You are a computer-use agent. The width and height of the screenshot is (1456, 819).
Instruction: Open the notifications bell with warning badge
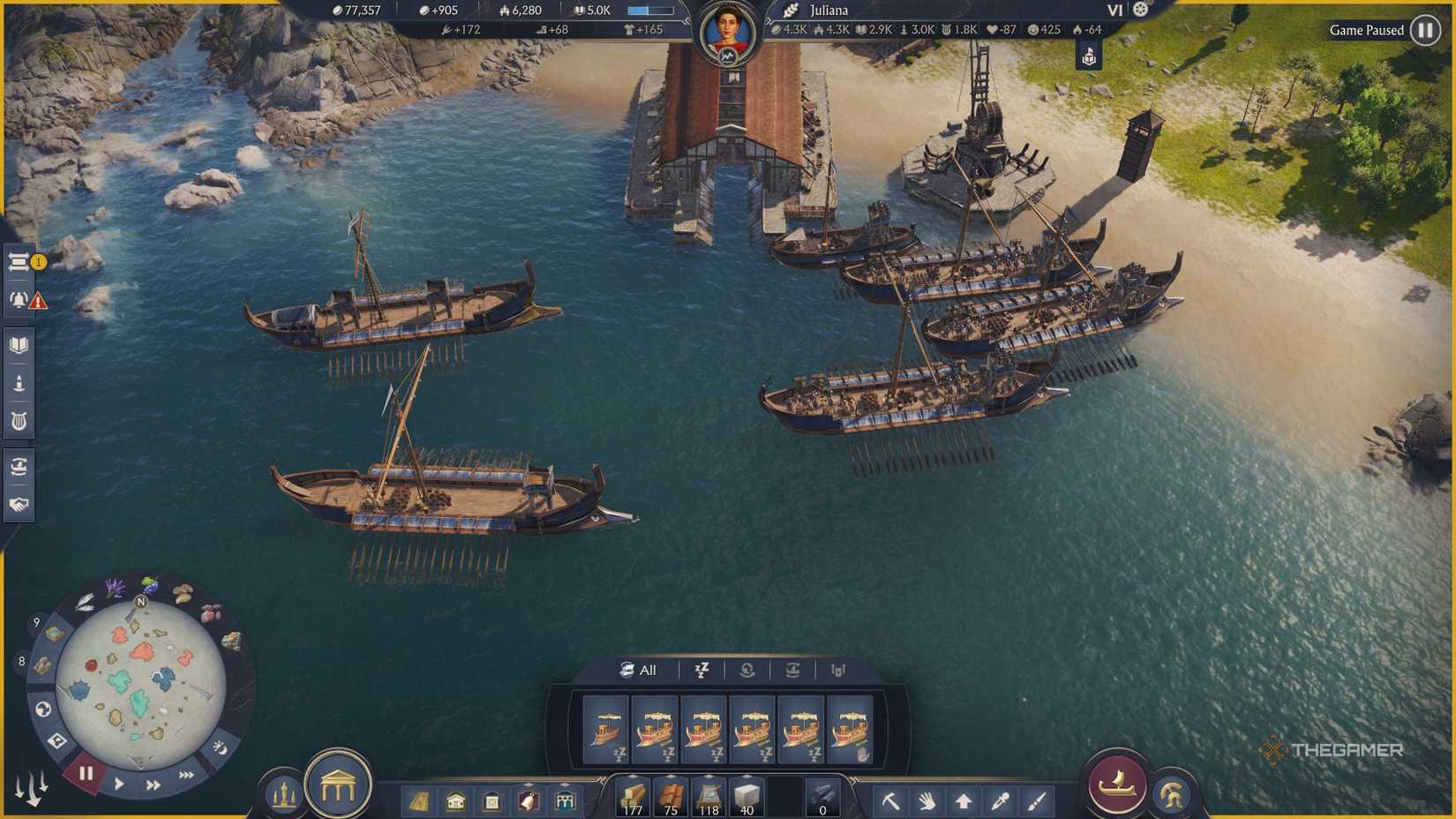[x=19, y=300]
